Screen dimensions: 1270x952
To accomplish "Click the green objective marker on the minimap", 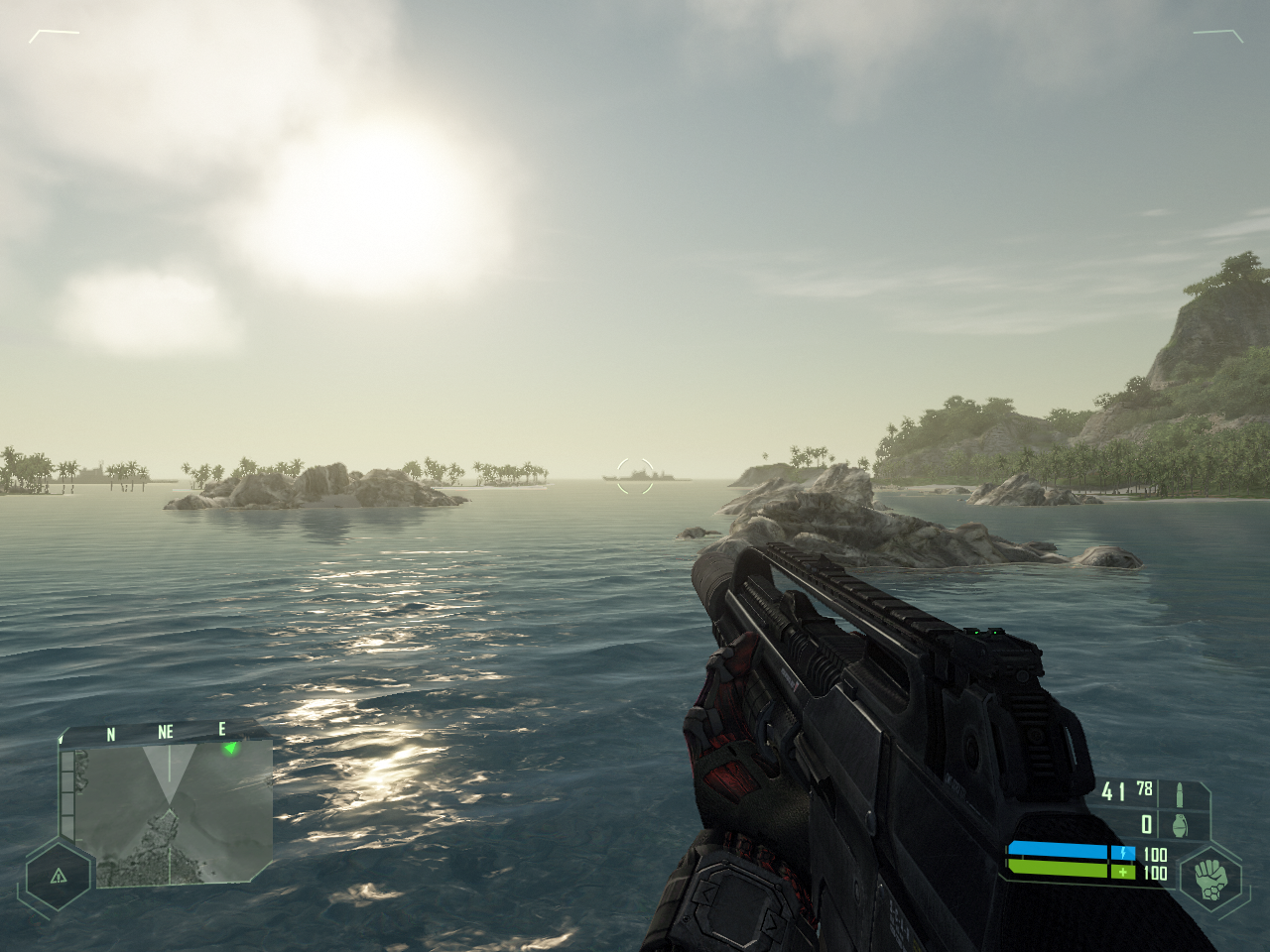I will point(231,749).
